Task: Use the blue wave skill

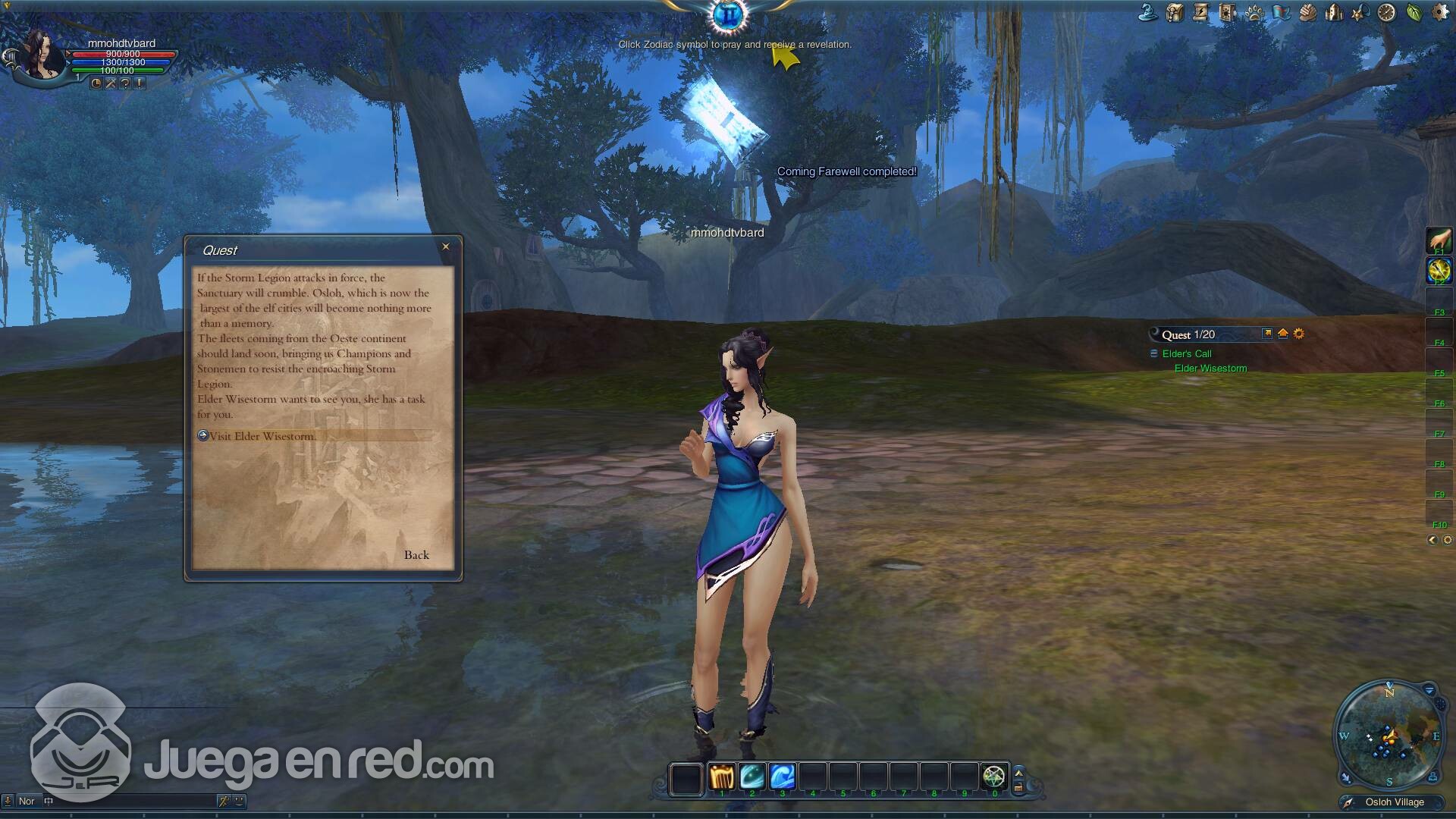Action: tap(782, 777)
